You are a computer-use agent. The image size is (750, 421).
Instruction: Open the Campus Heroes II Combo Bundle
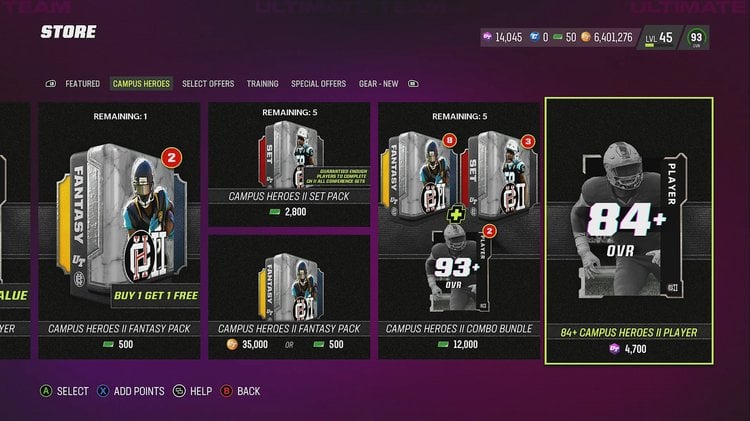[x=459, y=230]
